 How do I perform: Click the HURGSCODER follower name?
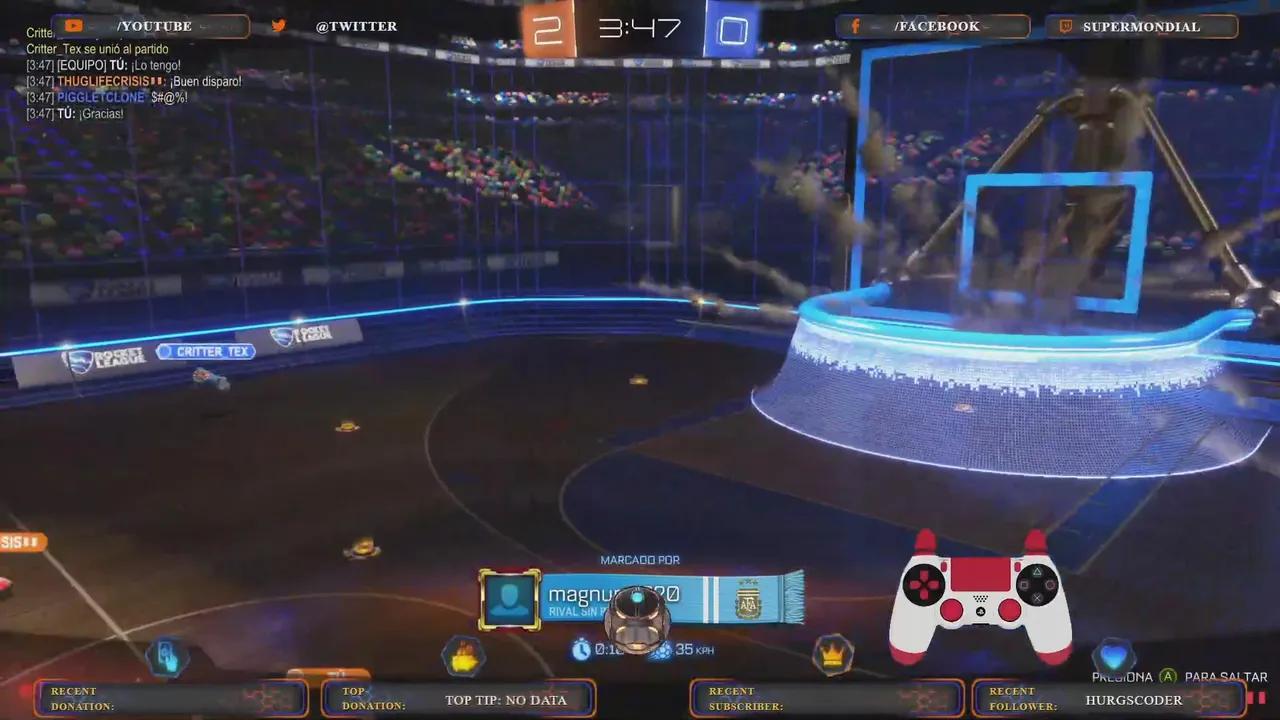click(x=1133, y=699)
